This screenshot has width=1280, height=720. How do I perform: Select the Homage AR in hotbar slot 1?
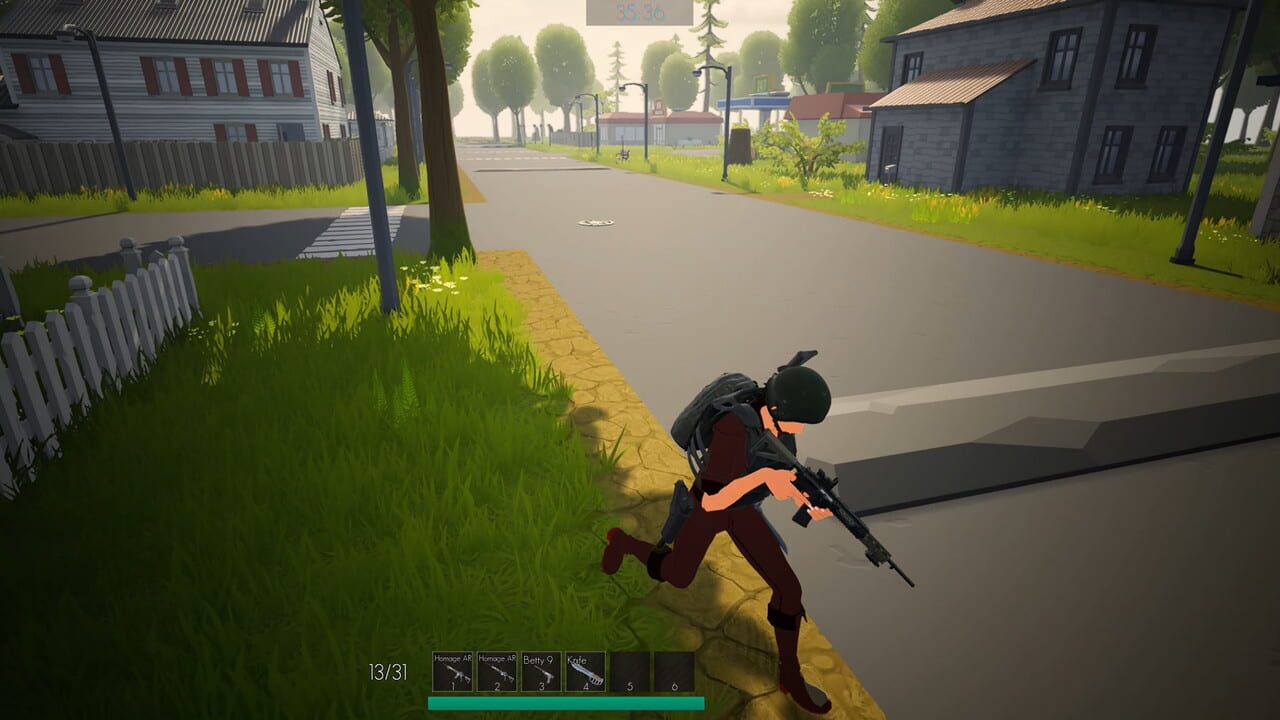pyautogui.click(x=451, y=670)
